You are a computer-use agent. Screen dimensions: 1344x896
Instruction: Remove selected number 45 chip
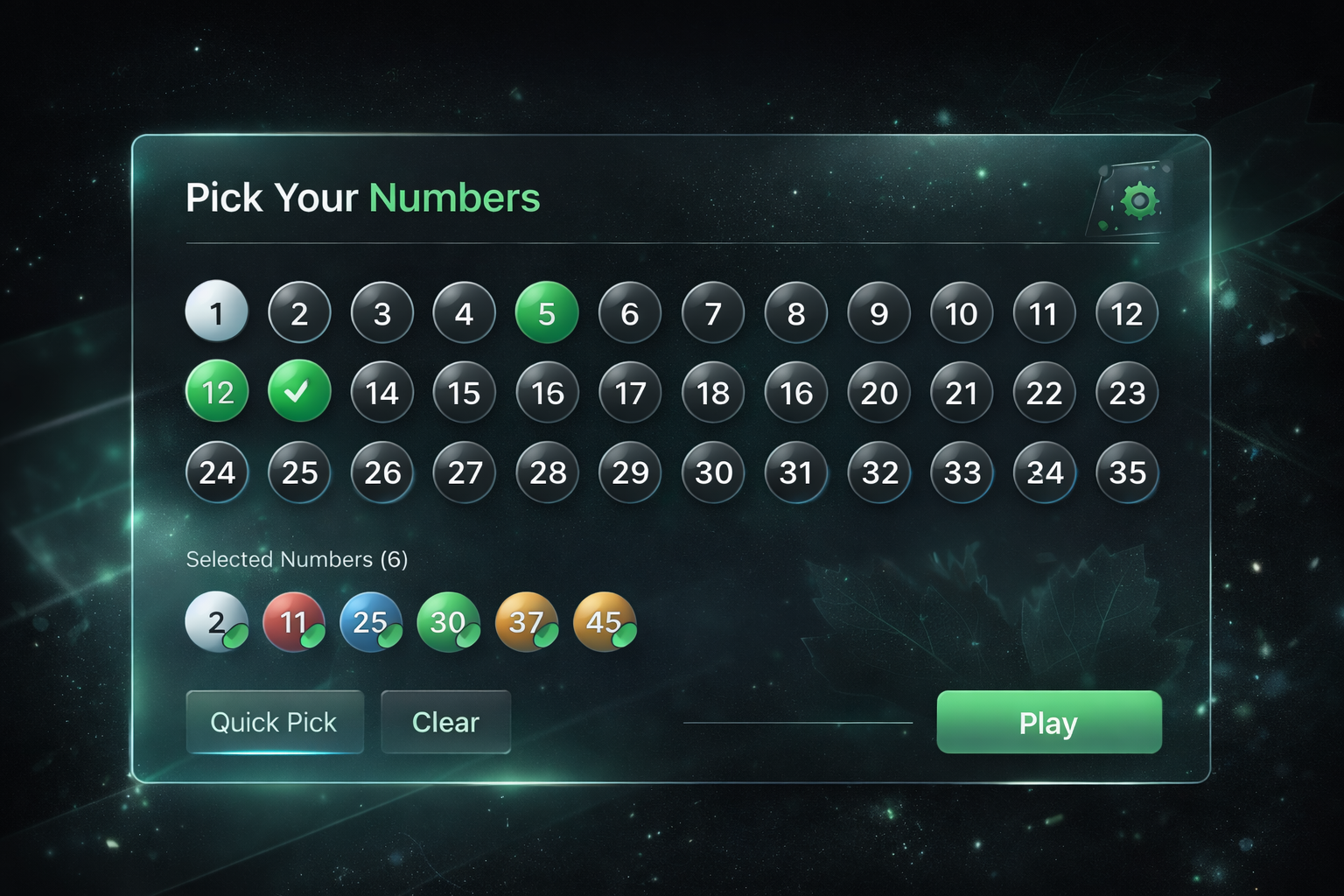point(605,622)
